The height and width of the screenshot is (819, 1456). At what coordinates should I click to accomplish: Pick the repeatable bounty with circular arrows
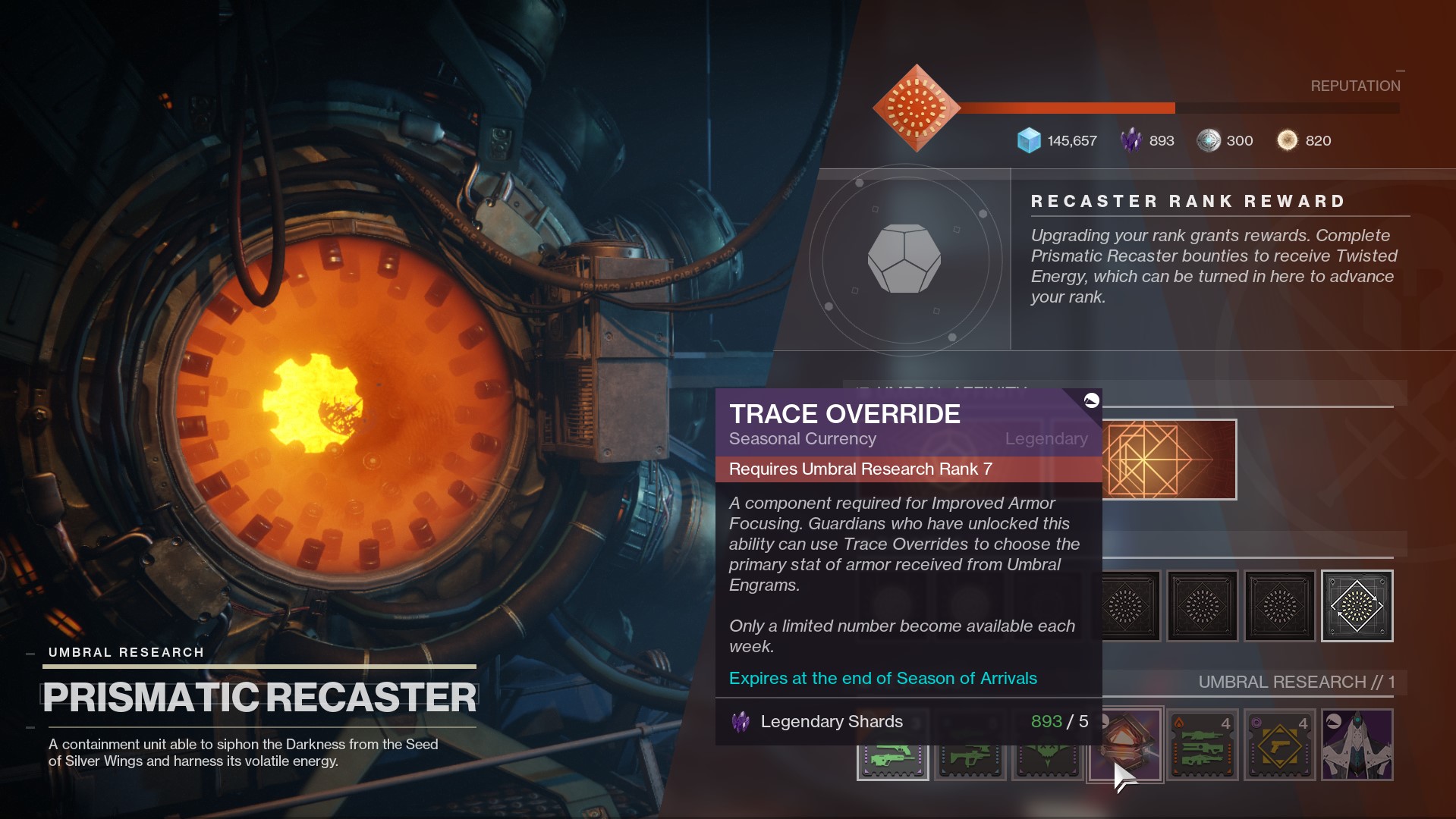pos(1357,606)
